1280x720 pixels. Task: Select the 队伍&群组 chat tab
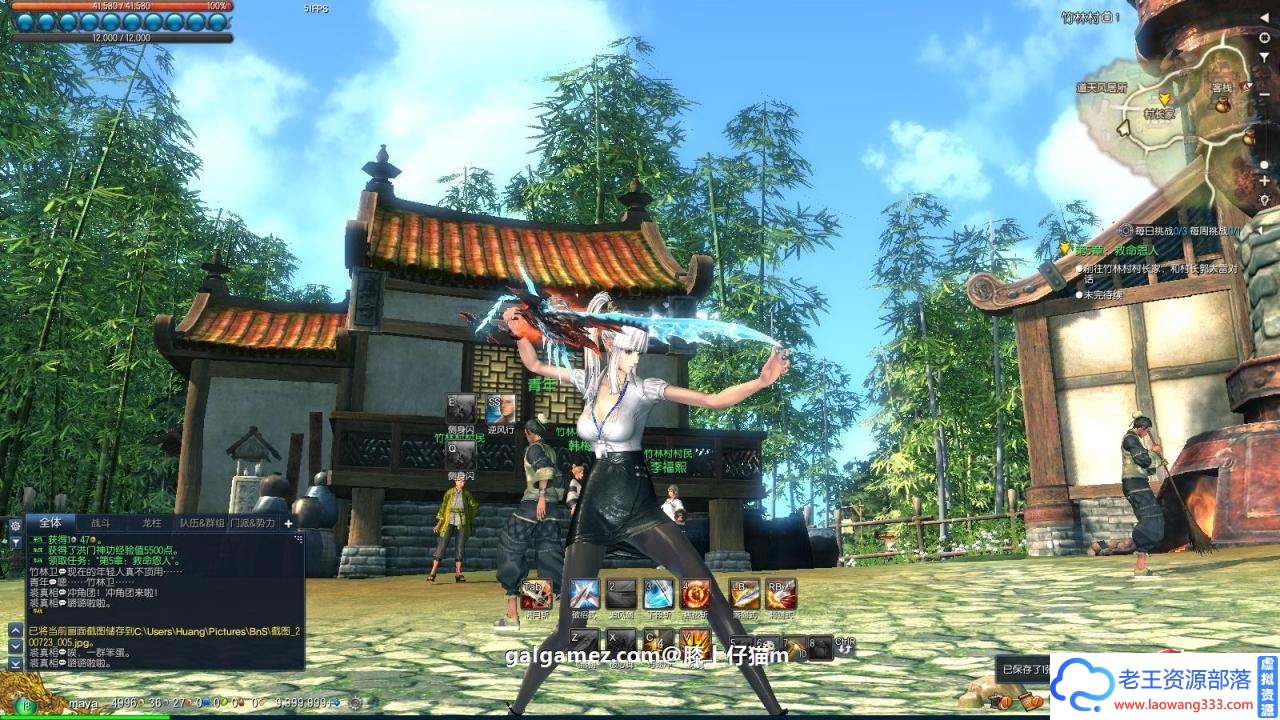tap(202, 523)
